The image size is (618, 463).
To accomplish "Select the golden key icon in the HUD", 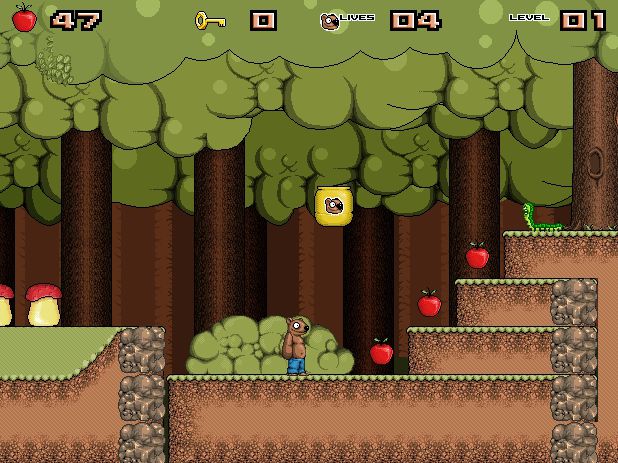I will [210, 19].
